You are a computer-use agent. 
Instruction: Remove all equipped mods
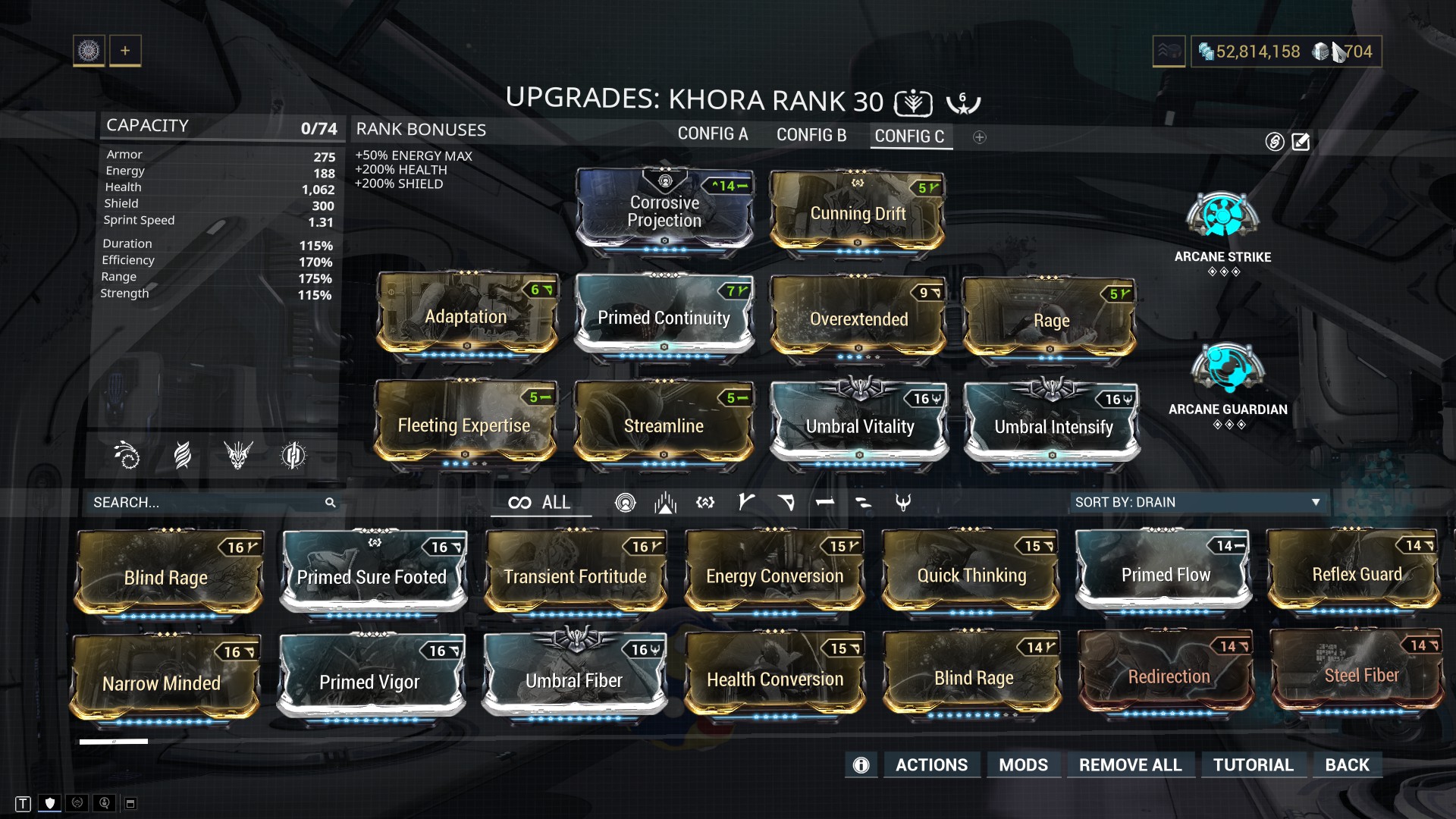coord(1130,764)
